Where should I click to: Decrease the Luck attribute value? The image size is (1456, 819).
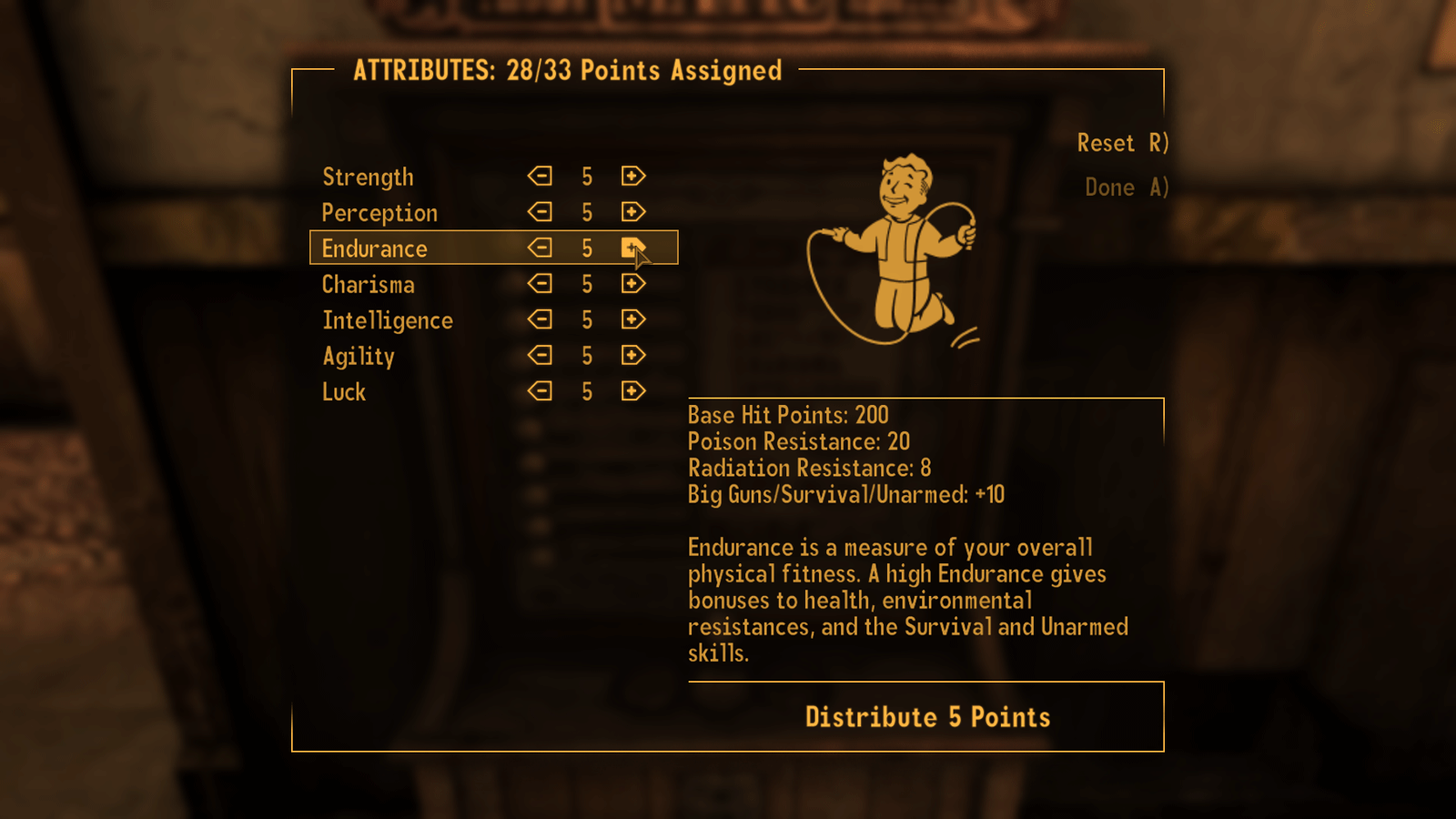(540, 390)
